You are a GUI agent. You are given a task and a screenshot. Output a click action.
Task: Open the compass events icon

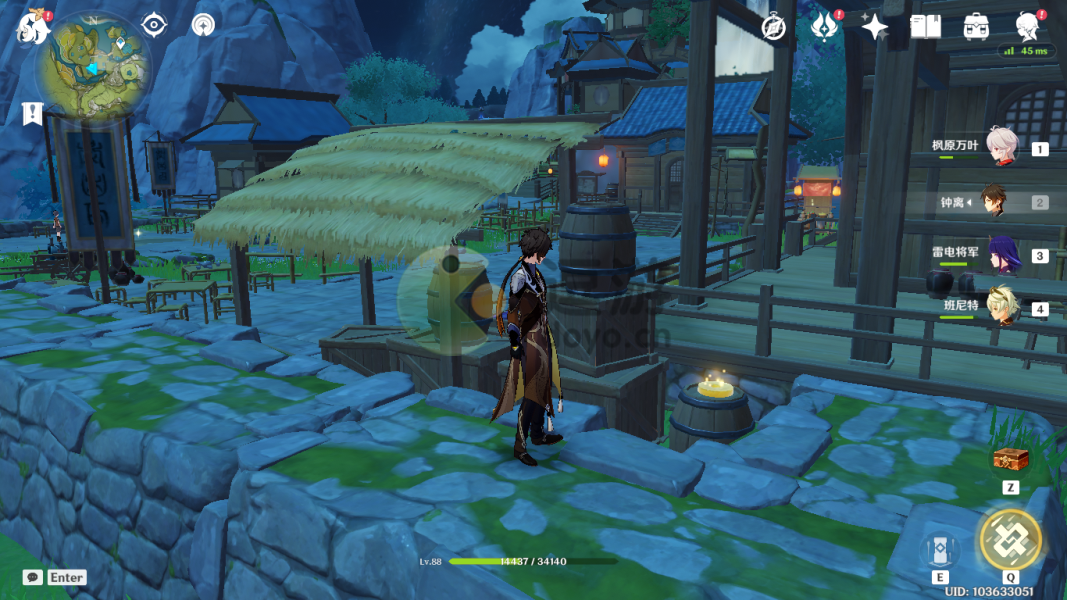(x=773, y=27)
